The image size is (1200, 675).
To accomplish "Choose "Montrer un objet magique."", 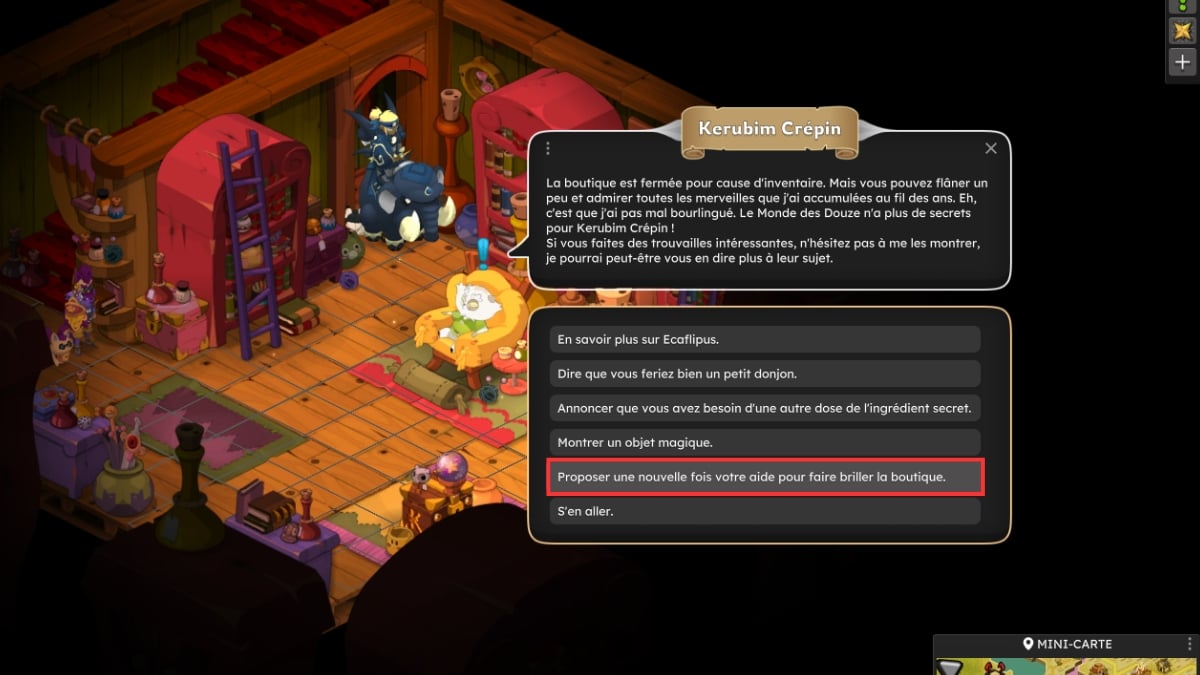I will tap(764, 442).
